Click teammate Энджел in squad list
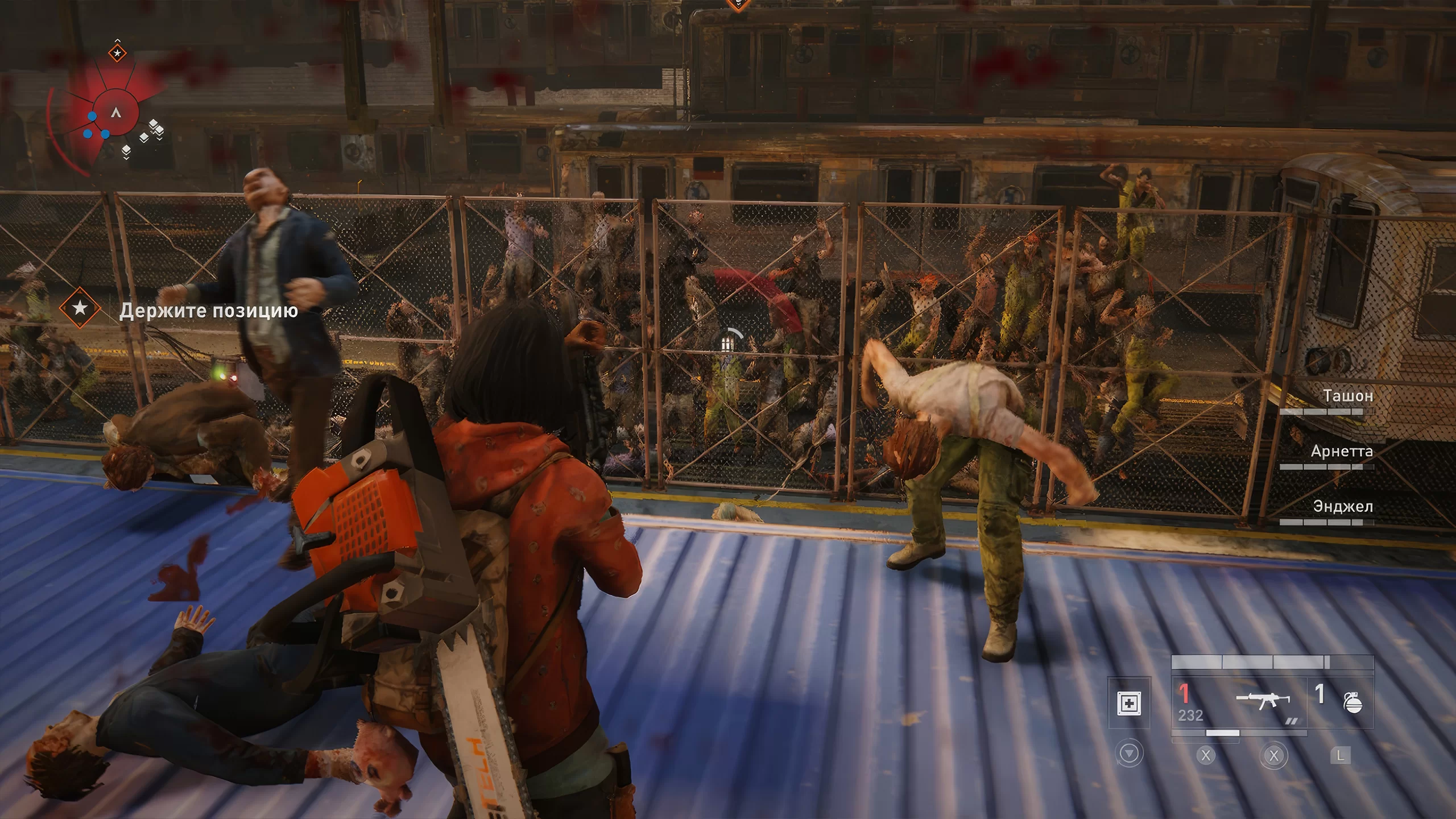 pos(1342,507)
